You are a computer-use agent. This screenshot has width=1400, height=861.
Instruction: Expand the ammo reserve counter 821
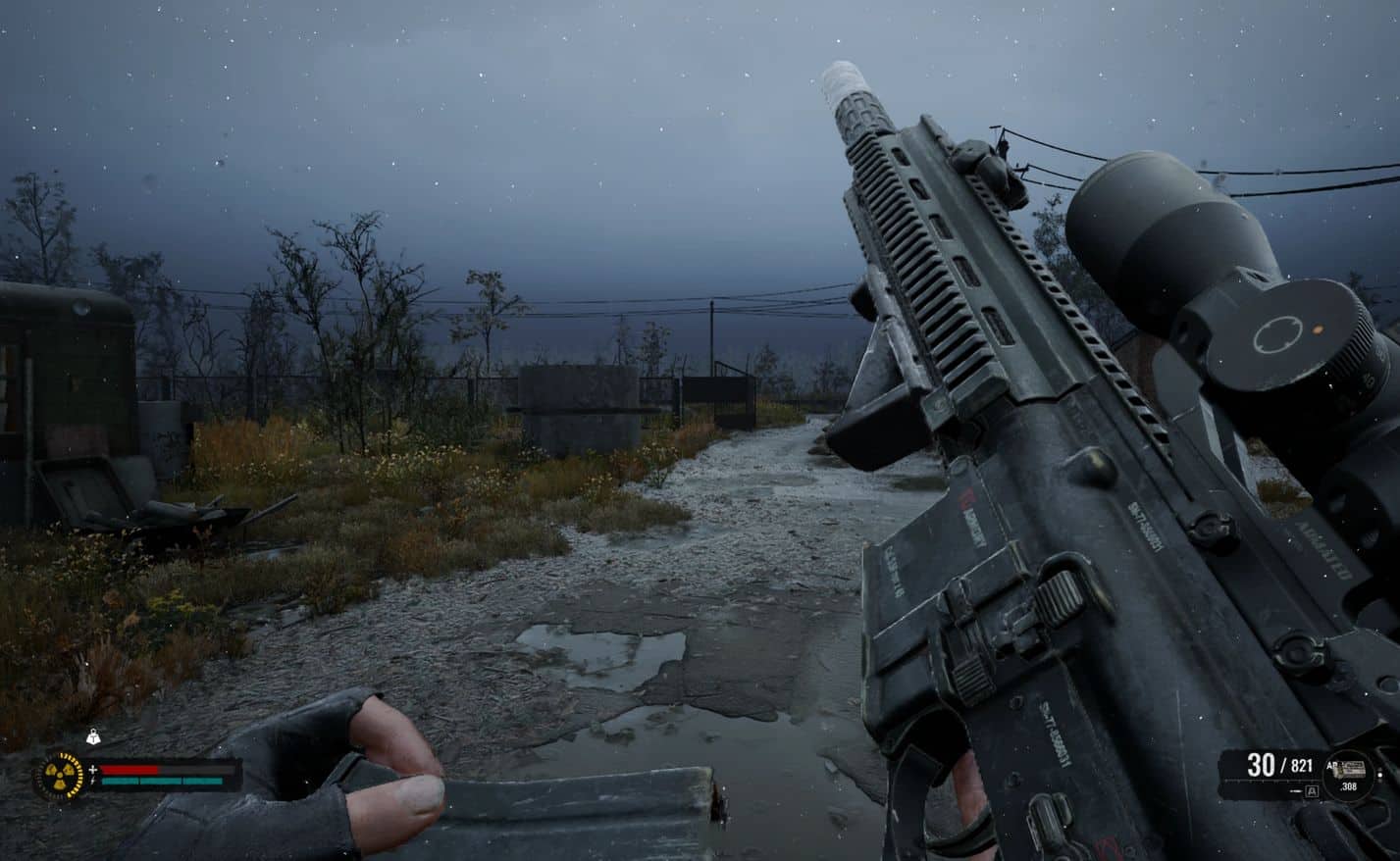point(1301,766)
